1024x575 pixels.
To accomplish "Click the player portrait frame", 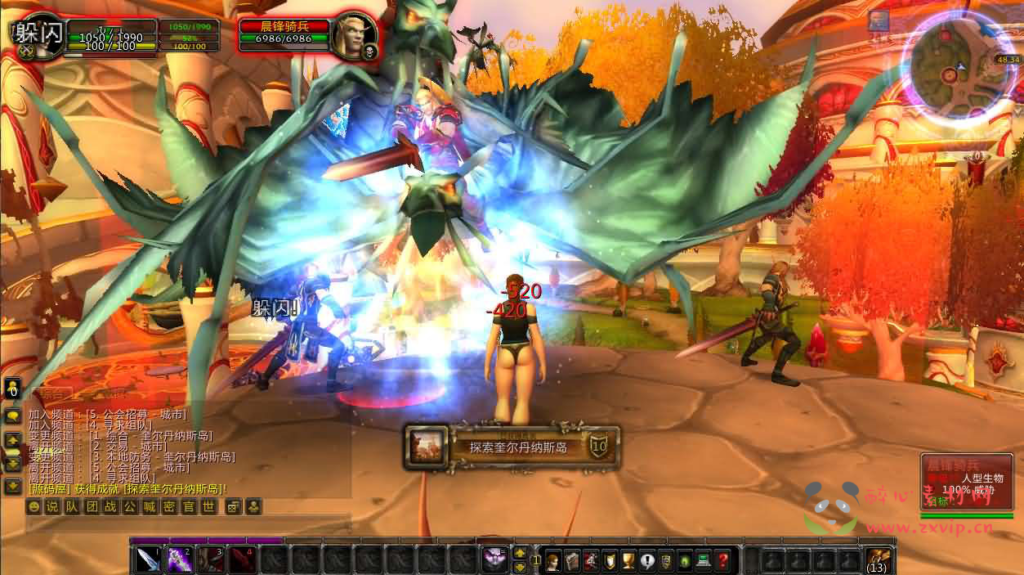I will (38, 35).
